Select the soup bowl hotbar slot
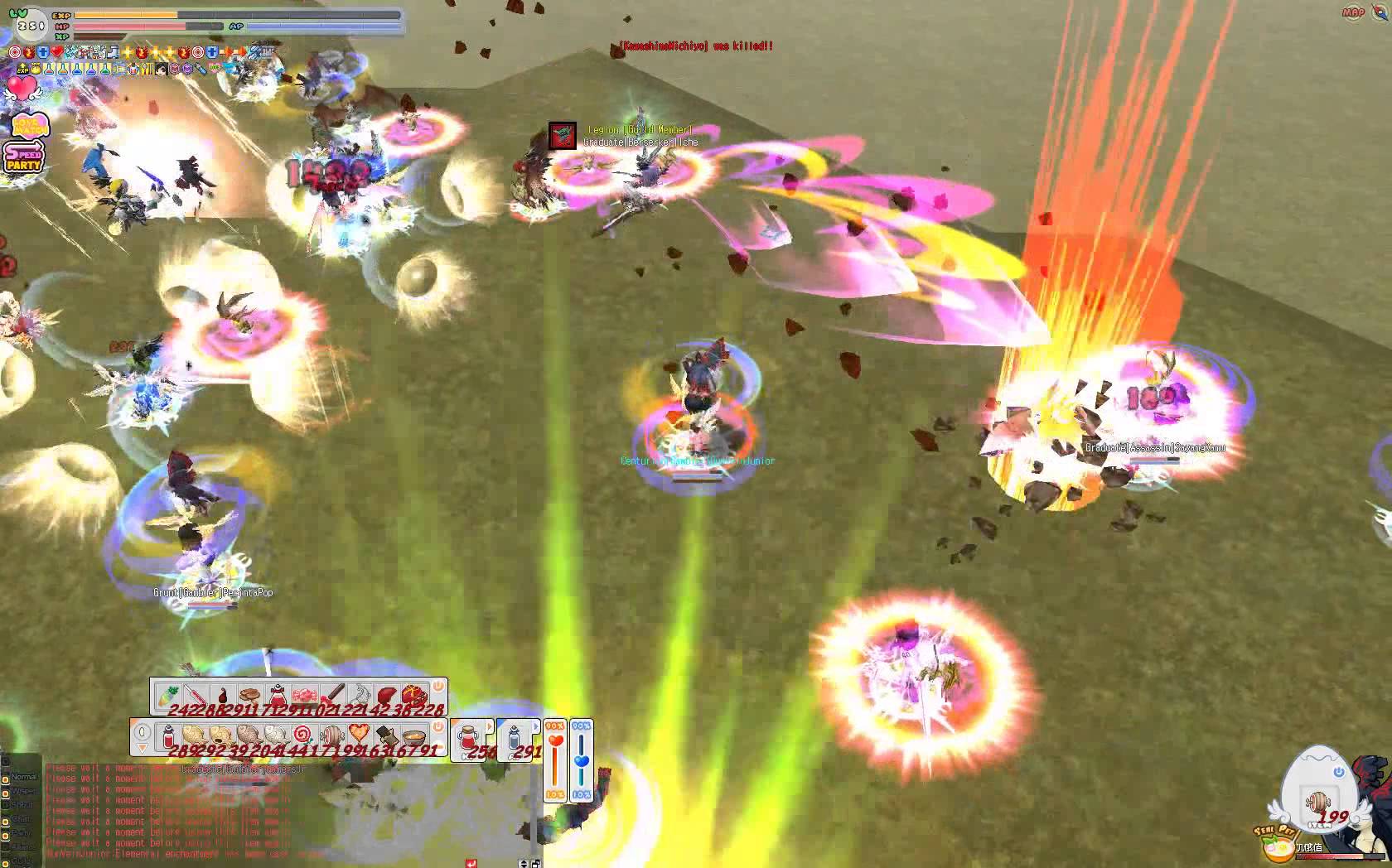The image size is (1392, 868). [413, 735]
